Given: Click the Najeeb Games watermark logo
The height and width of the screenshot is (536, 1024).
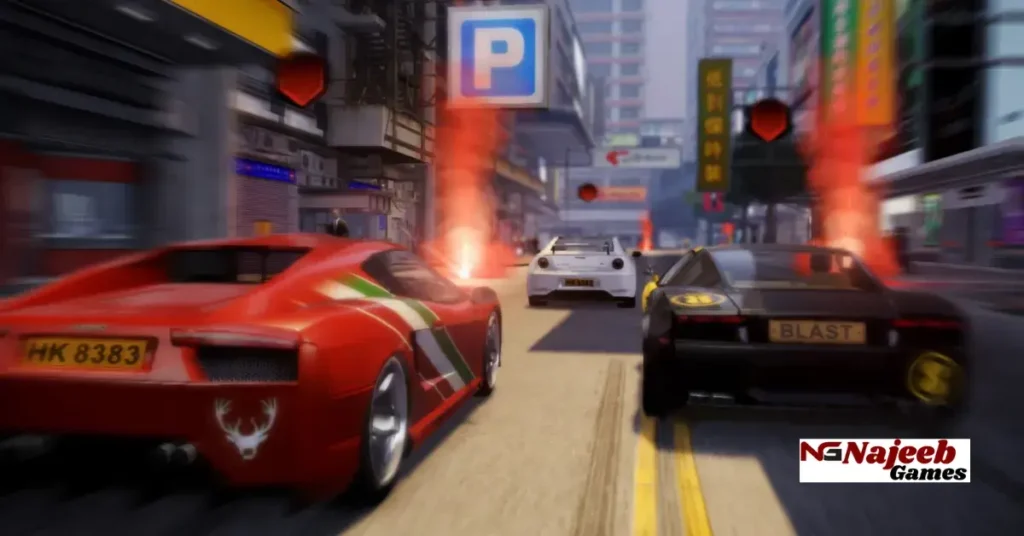Looking at the screenshot, I should (x=884, y=460).
